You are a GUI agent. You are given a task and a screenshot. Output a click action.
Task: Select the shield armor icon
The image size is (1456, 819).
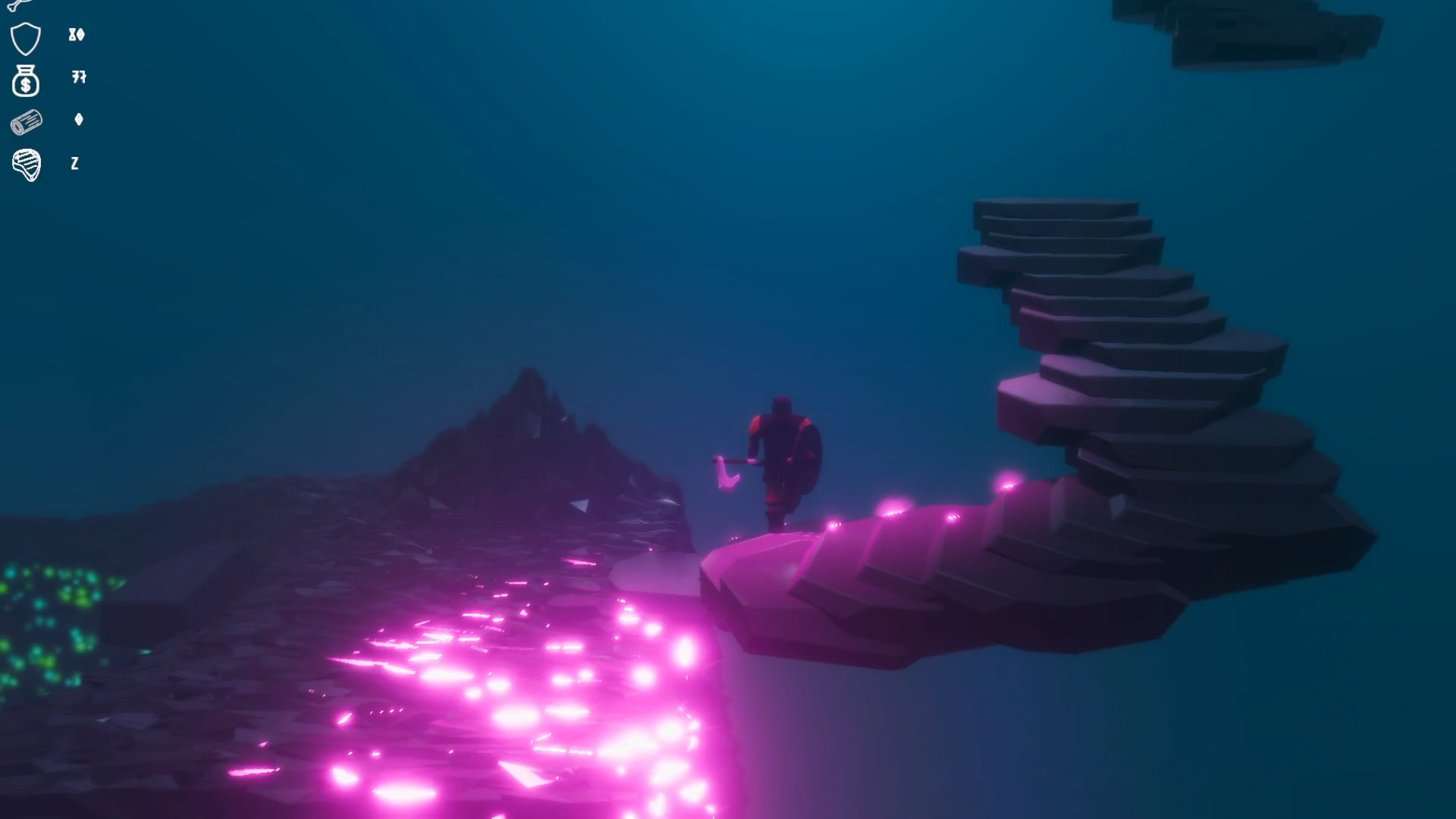tap(25, 36)
